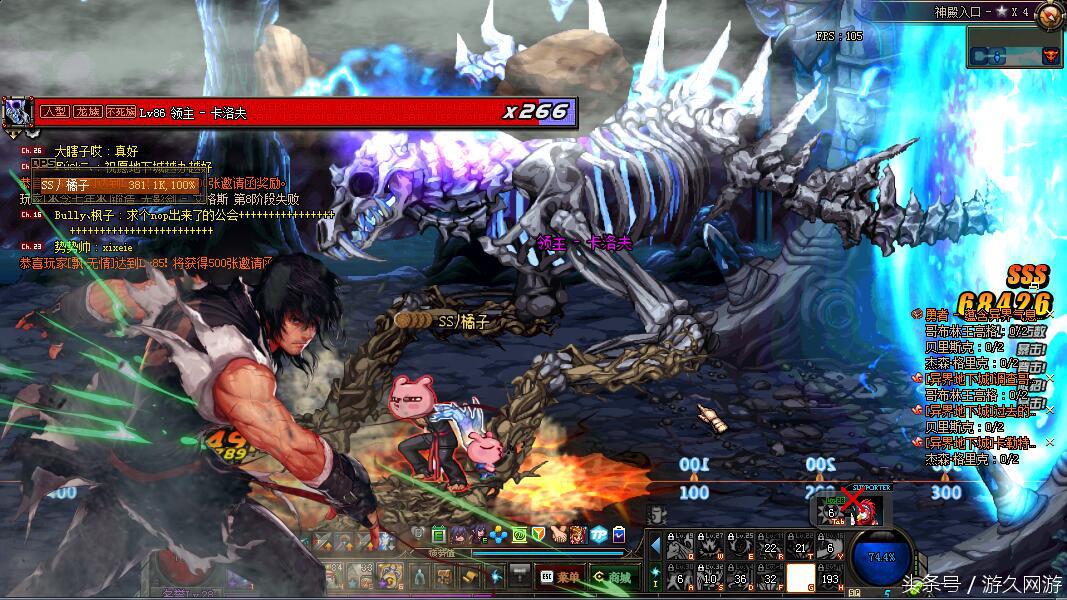Open the 商城 shop button

click(612, 577)
